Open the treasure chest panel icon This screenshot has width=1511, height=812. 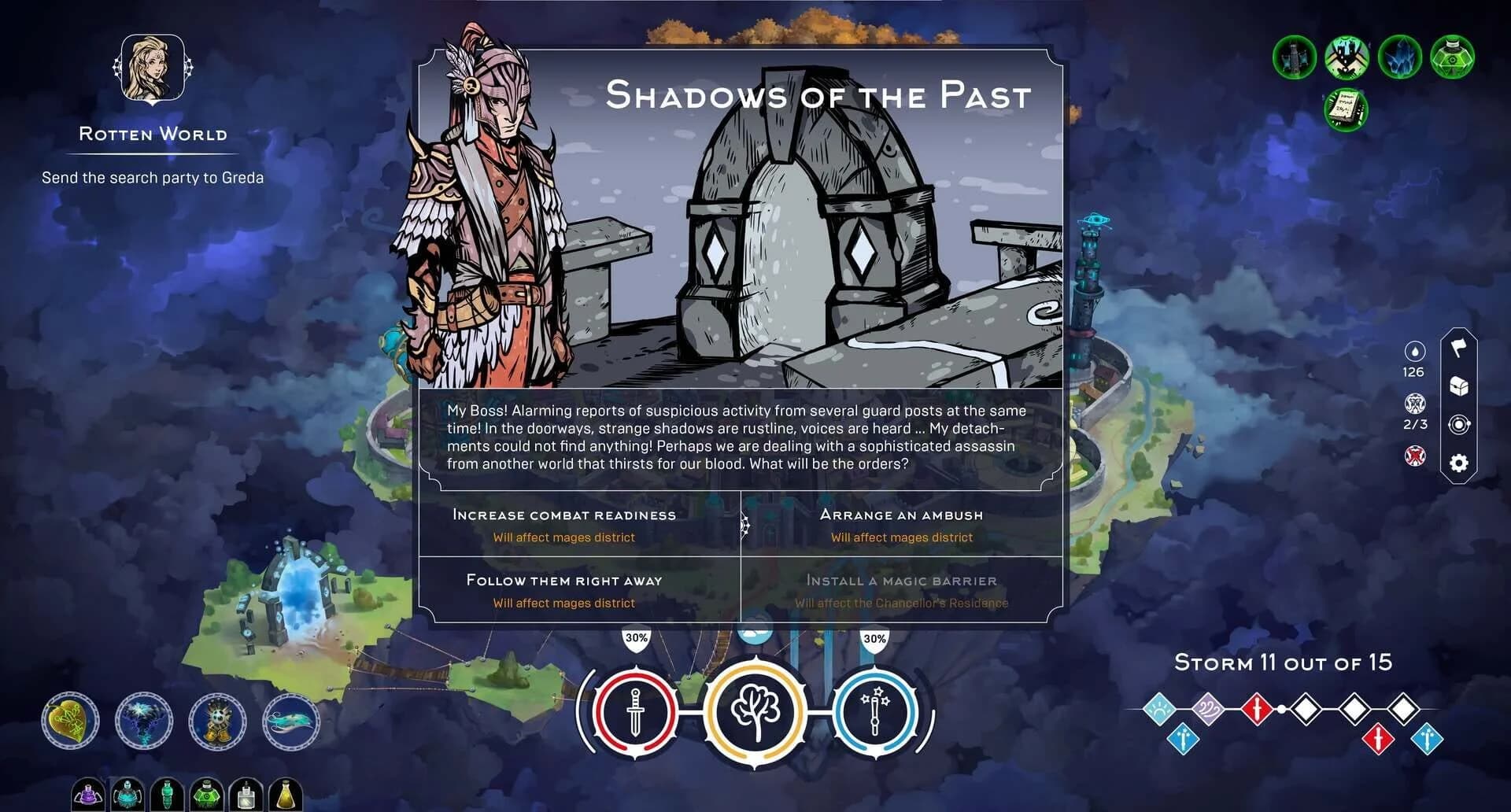[x=1460, y=385]
